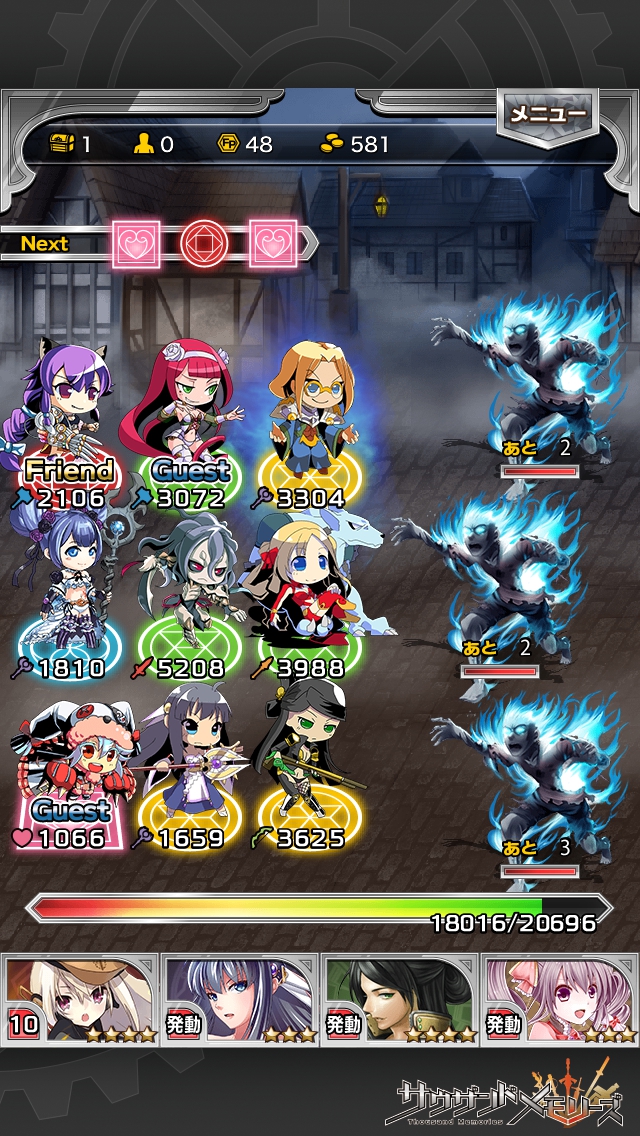Tap the blonde hat girl skill portrait showing 10
The height and width of the screenshot is (1136, 640).
(x=80, y=998)
